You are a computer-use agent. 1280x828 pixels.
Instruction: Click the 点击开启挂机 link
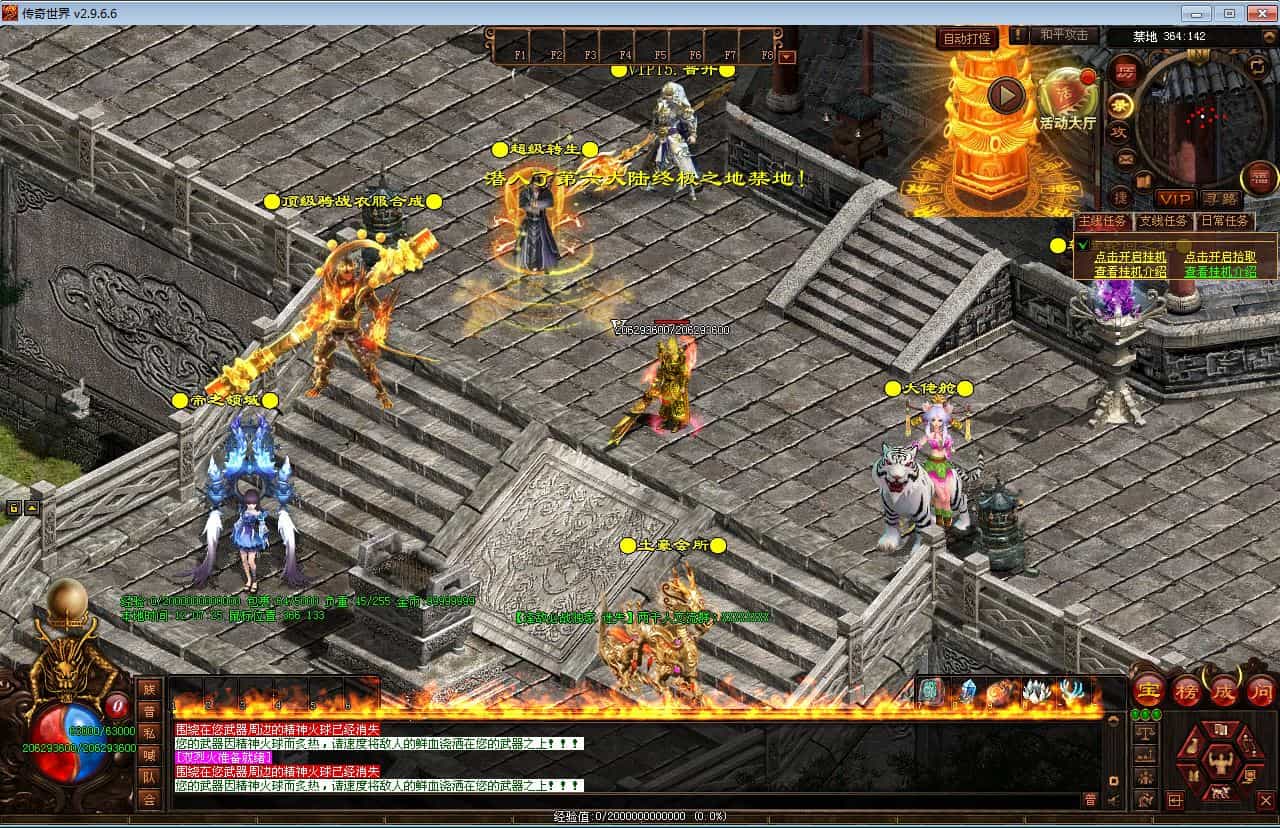coord(1130,257)
